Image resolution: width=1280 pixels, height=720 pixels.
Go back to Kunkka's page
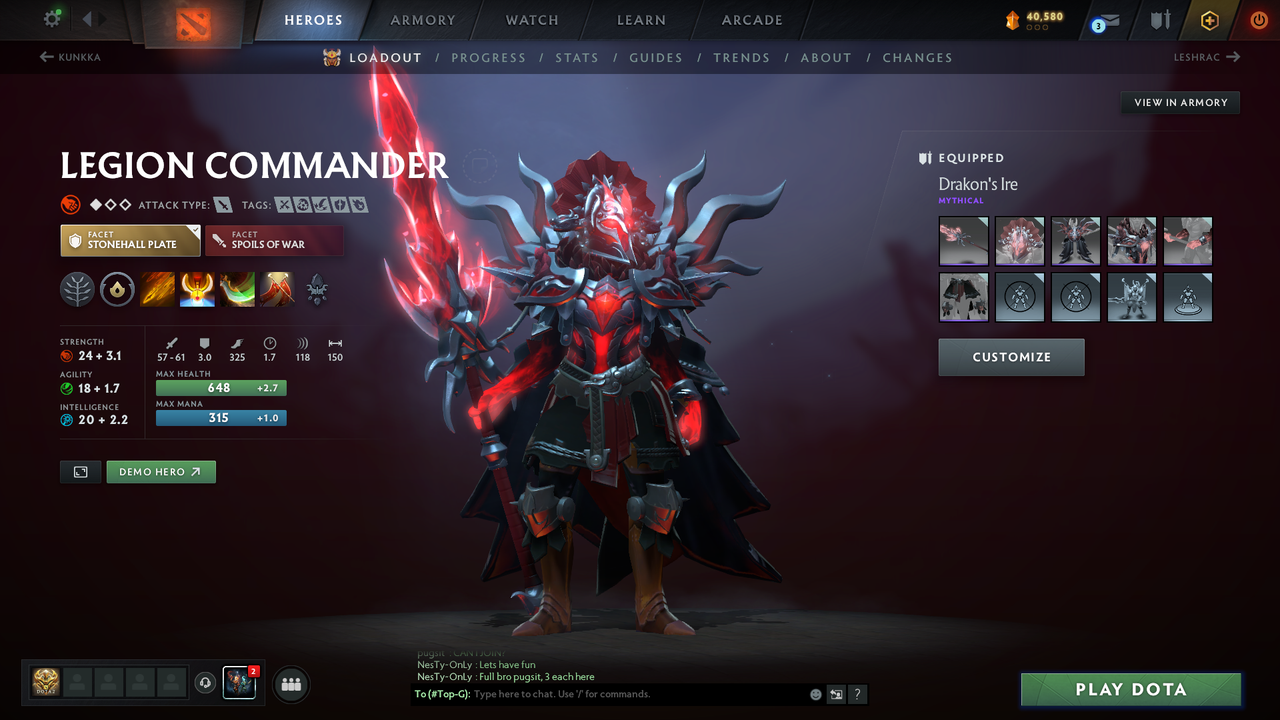80,57
